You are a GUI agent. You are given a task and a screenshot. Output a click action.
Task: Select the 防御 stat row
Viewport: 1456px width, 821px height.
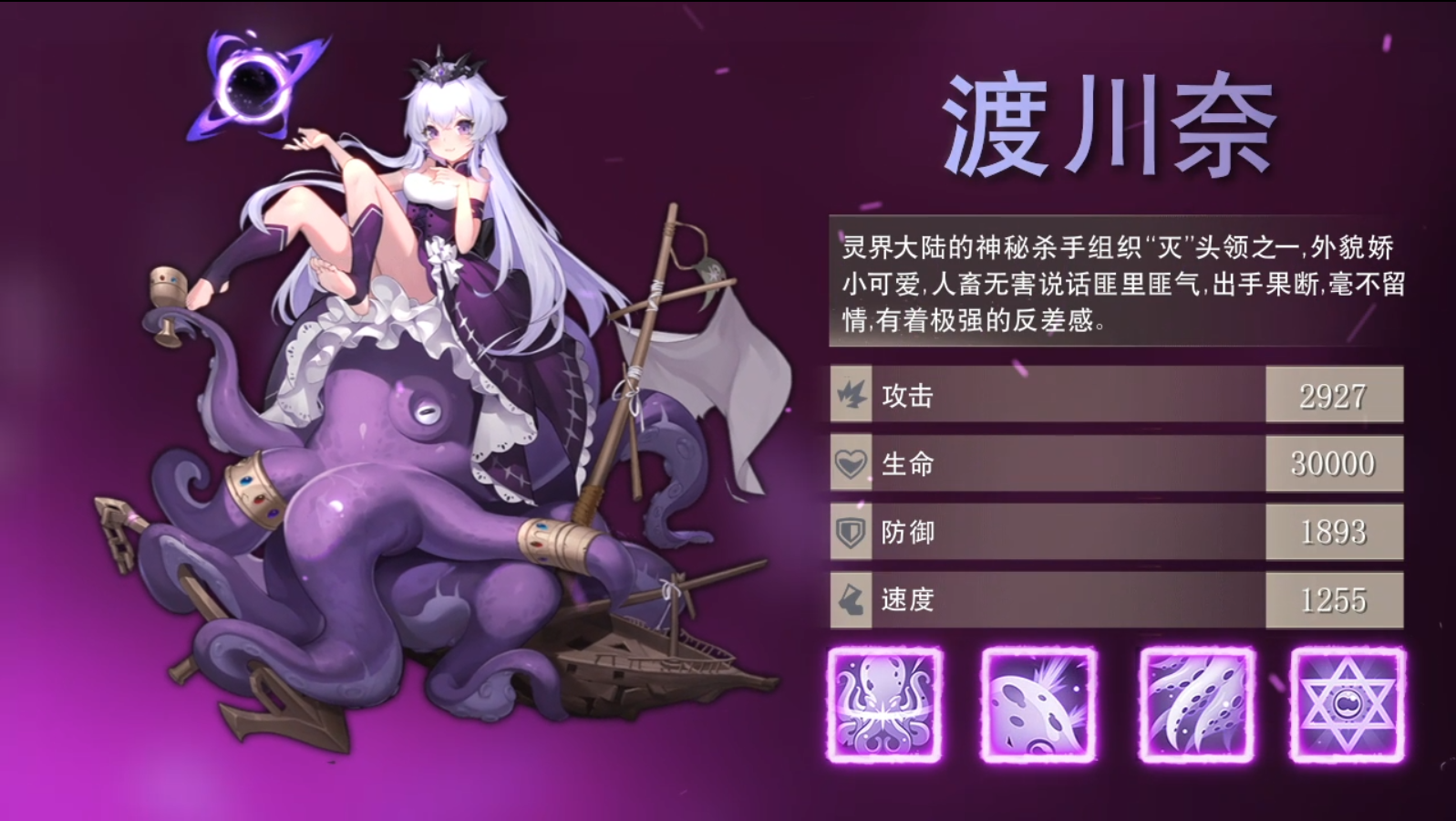click(x=1048, y=534)
